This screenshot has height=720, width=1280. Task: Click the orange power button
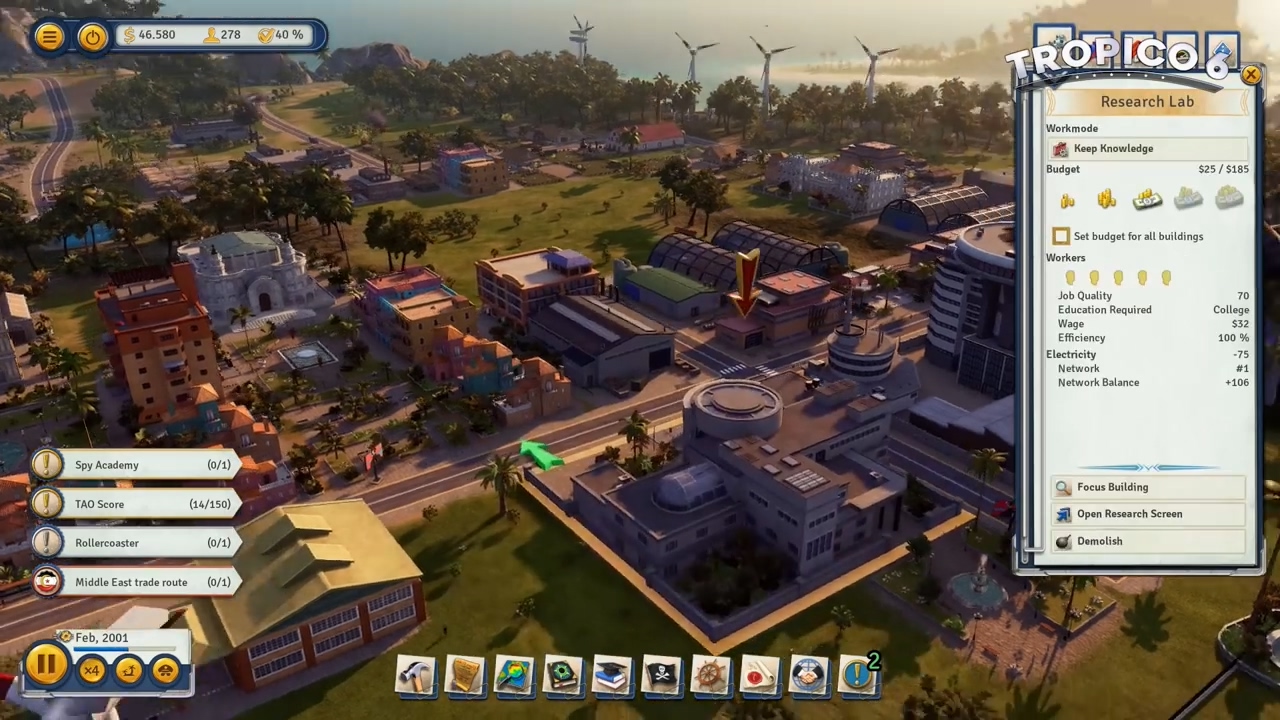coord(92,37)
